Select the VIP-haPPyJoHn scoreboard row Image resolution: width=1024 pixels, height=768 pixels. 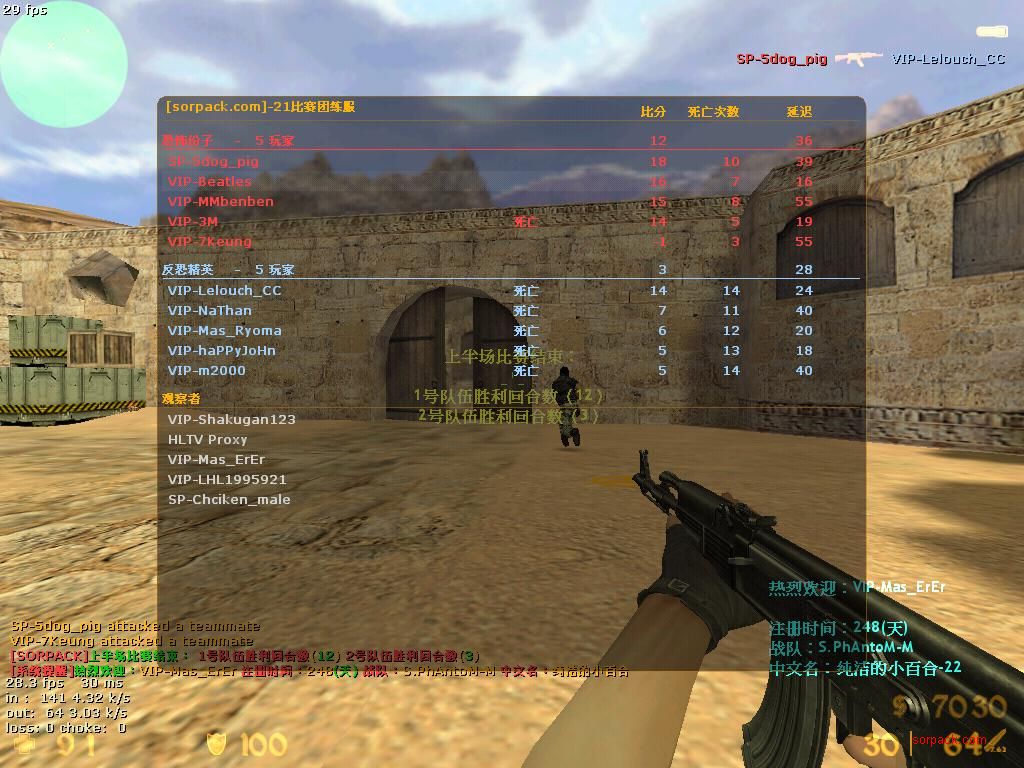(221, 350)
